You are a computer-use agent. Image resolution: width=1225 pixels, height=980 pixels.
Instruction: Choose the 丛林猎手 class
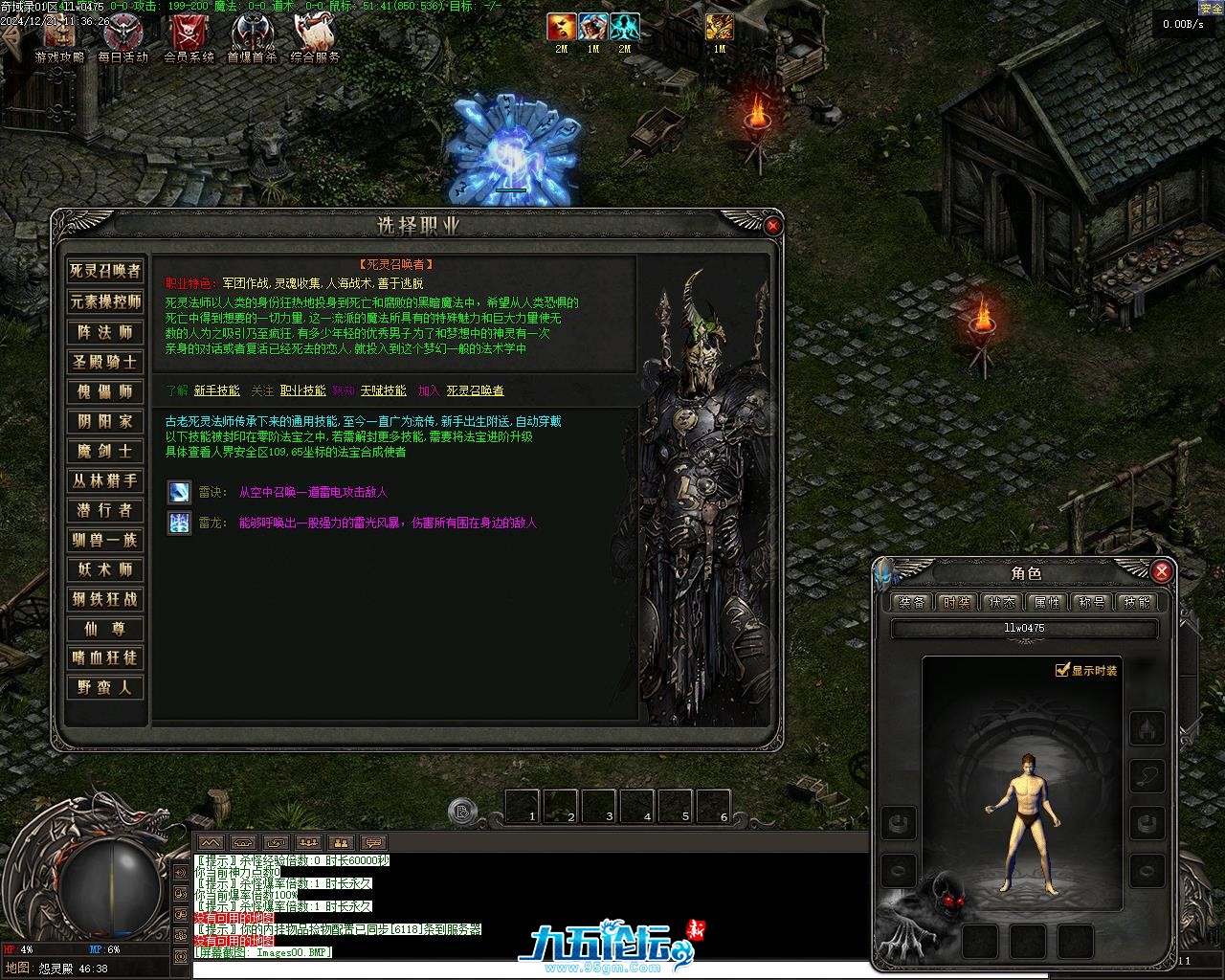tap(105, 480)
